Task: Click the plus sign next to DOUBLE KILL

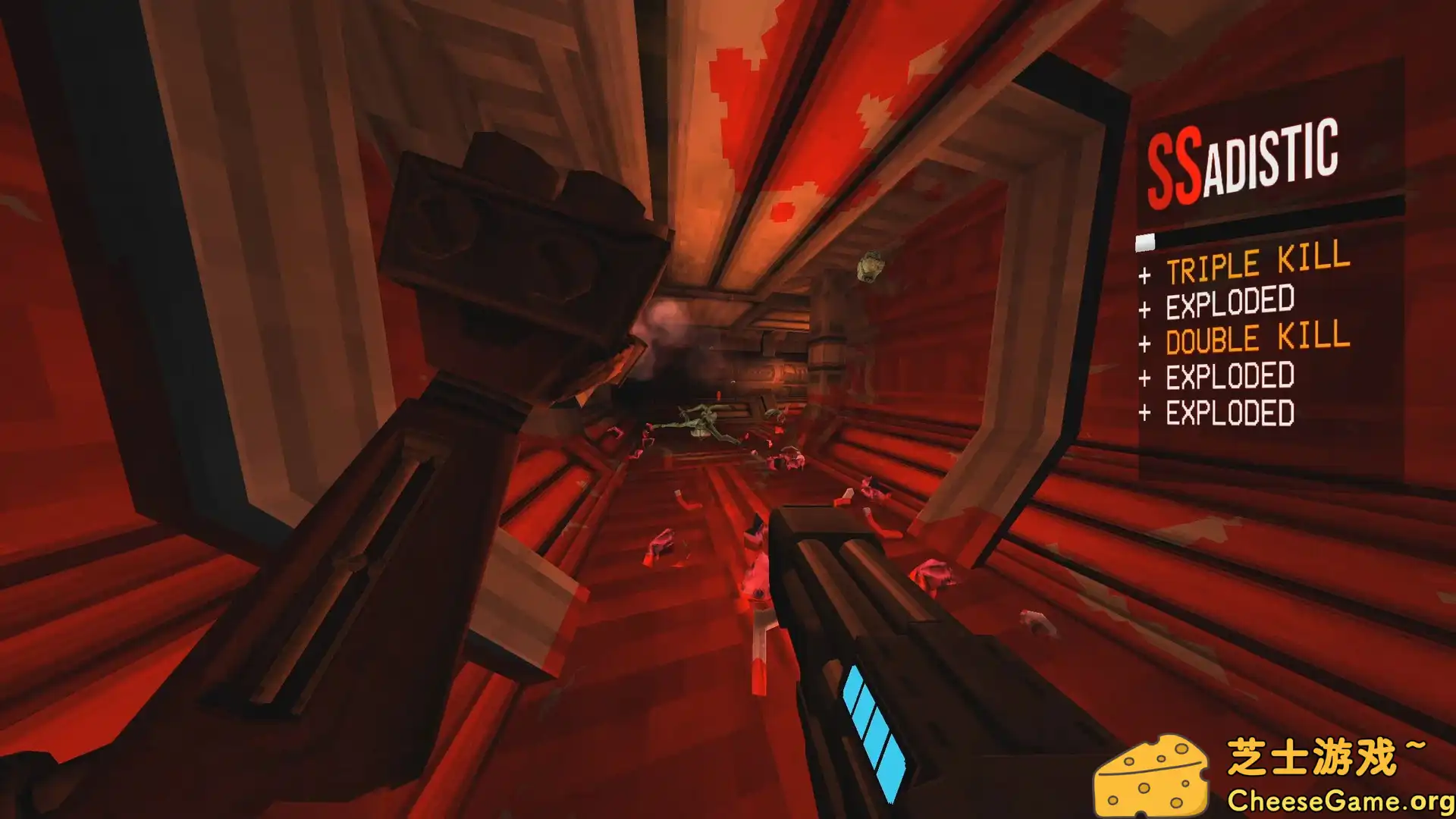Action: (1144, 342)
